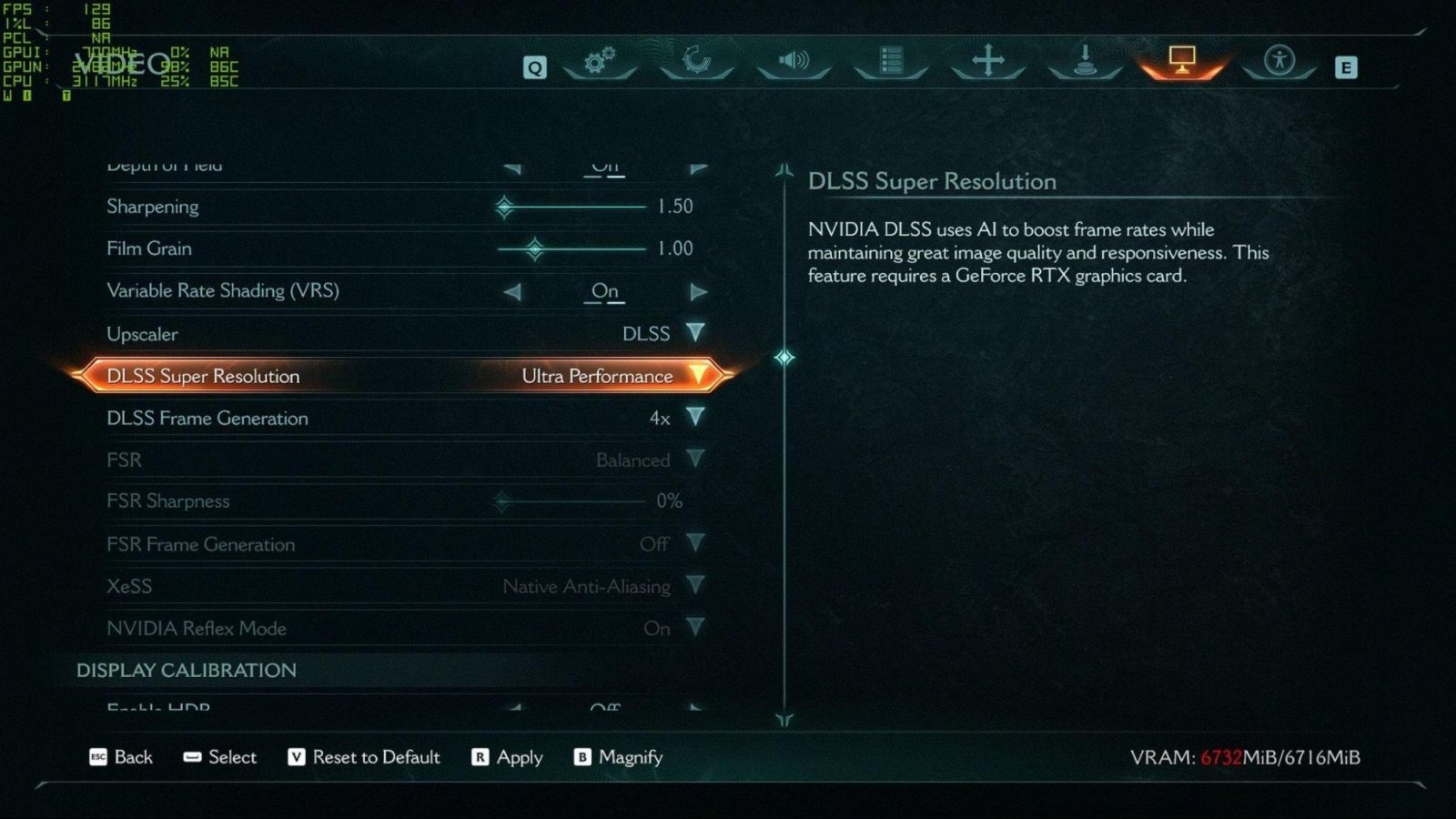Select the video monitor tab
Image resolution: width=1456 pixels, height=819 pixels.
(1181, 61)
